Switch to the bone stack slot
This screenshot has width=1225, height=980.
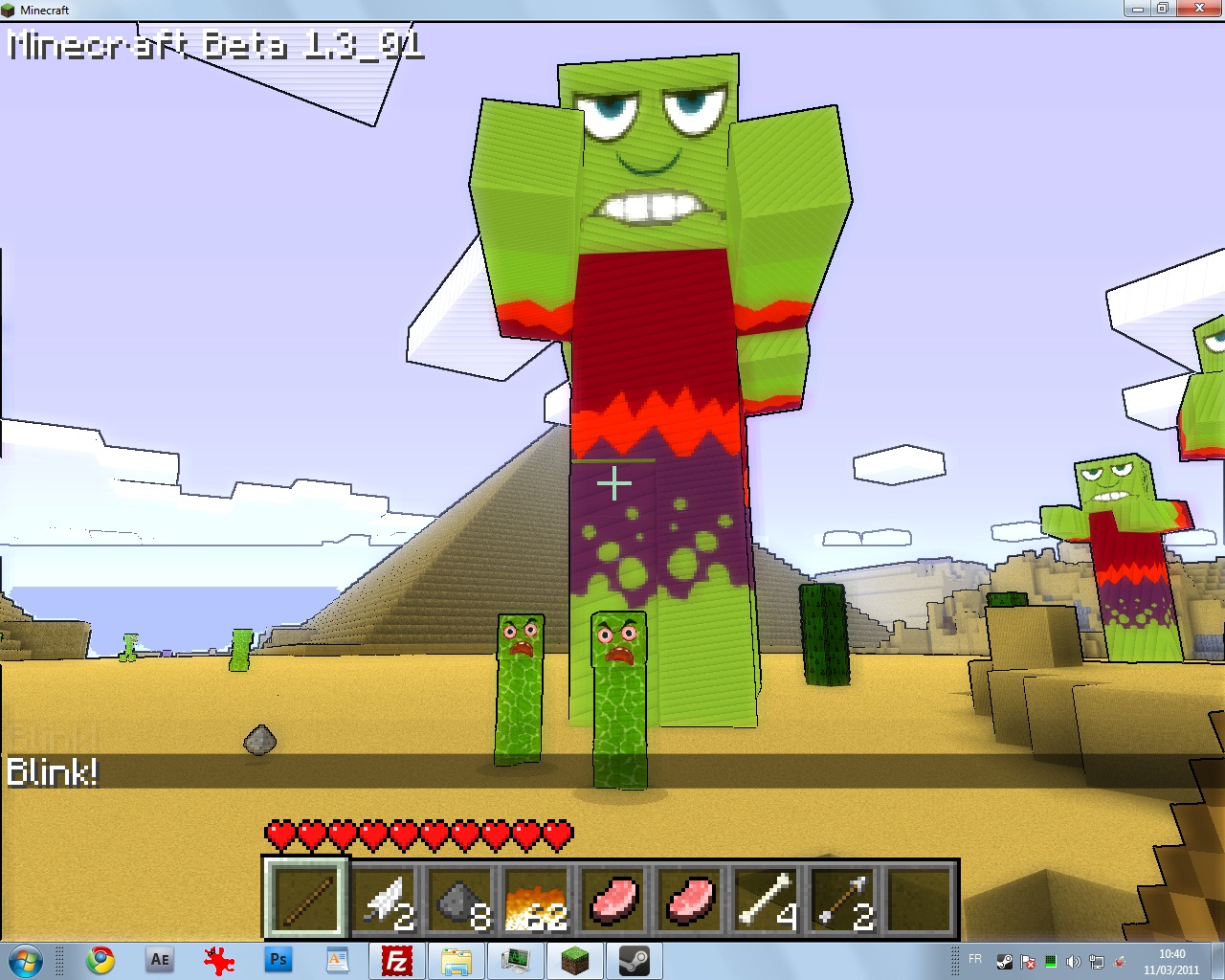[x=767, y=899]
